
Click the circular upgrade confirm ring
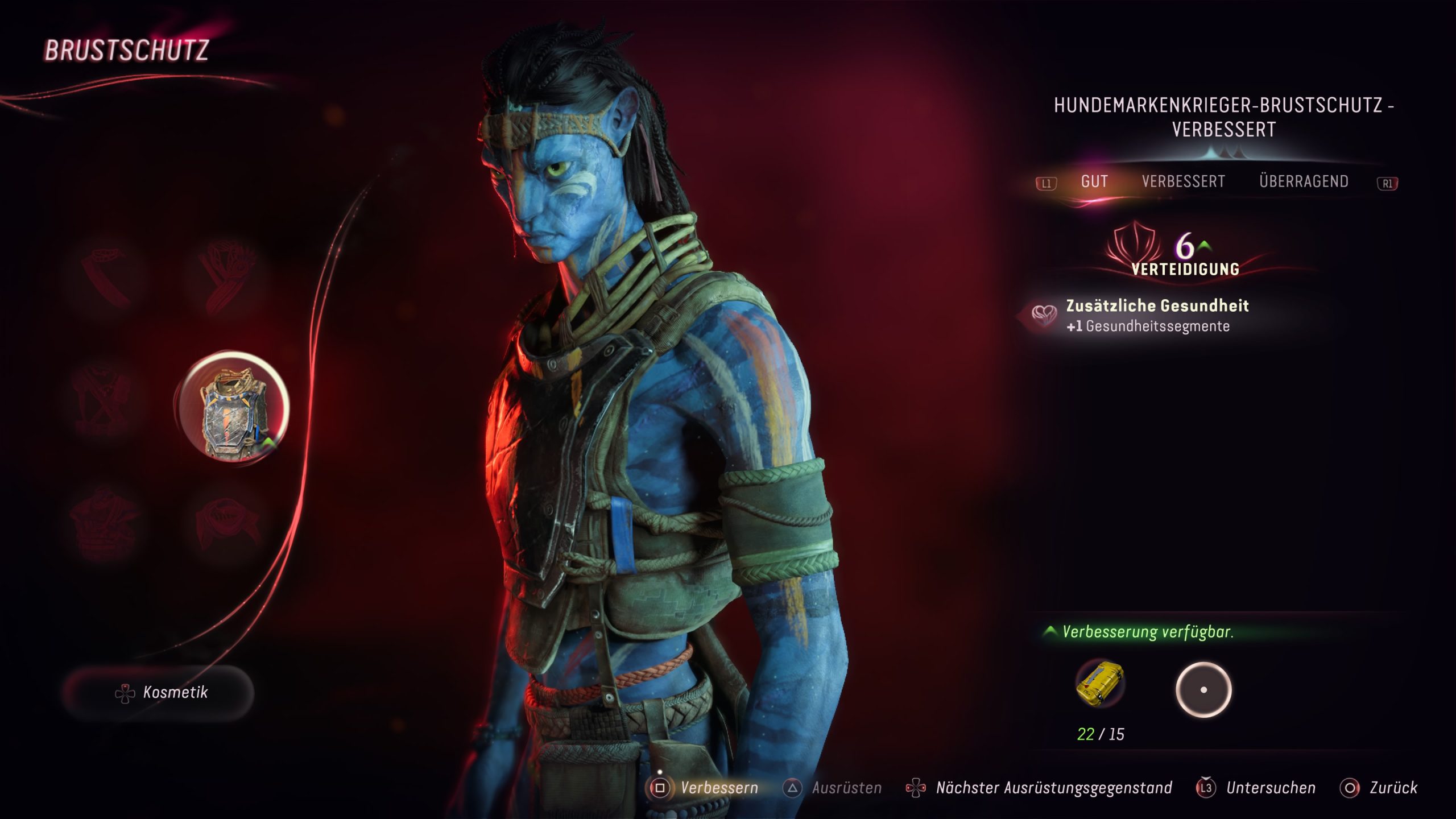[1203, 690]
